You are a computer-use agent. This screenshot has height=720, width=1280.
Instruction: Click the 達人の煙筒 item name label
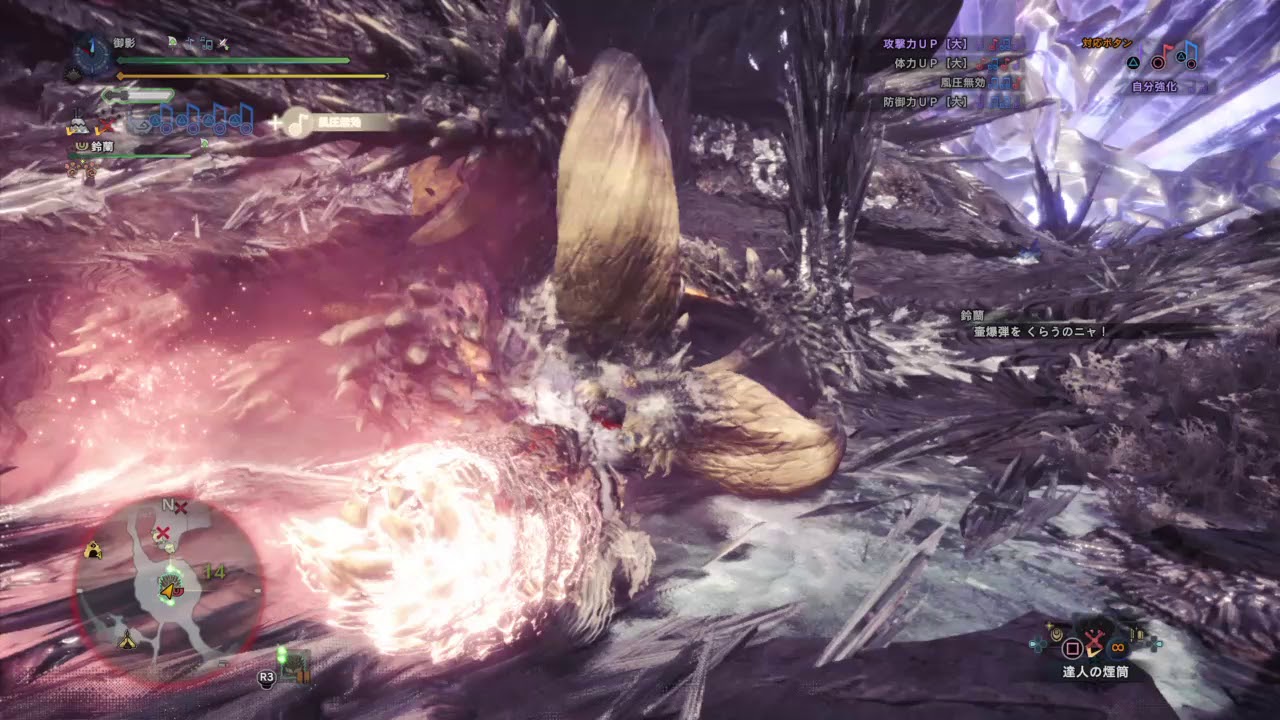pos(1095,672)
